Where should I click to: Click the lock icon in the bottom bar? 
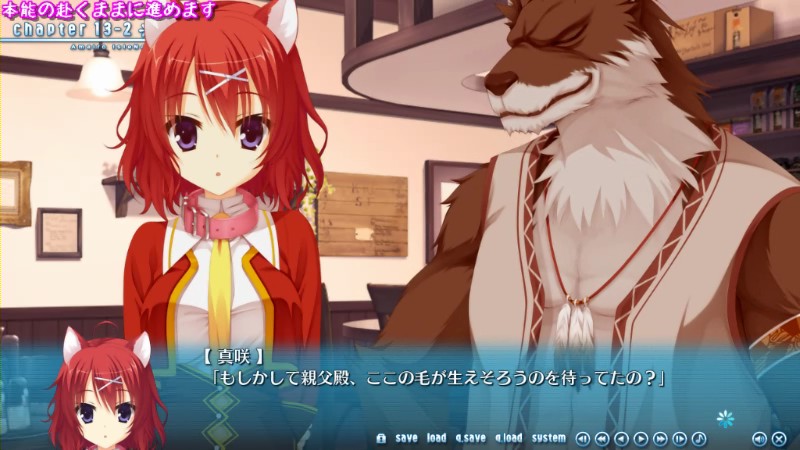point(380,438)
